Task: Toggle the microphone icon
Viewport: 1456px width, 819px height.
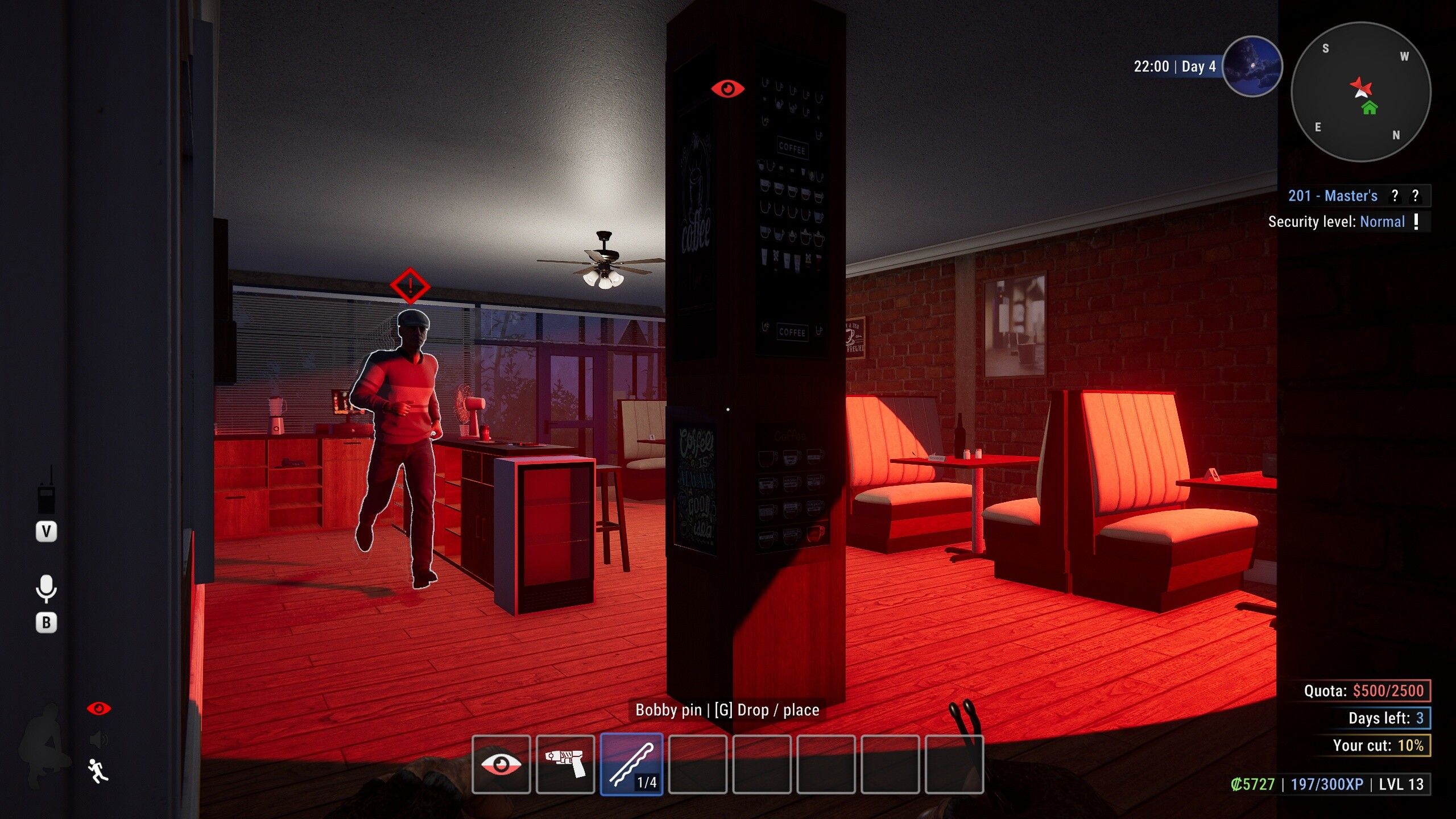Action: (46, 589)
